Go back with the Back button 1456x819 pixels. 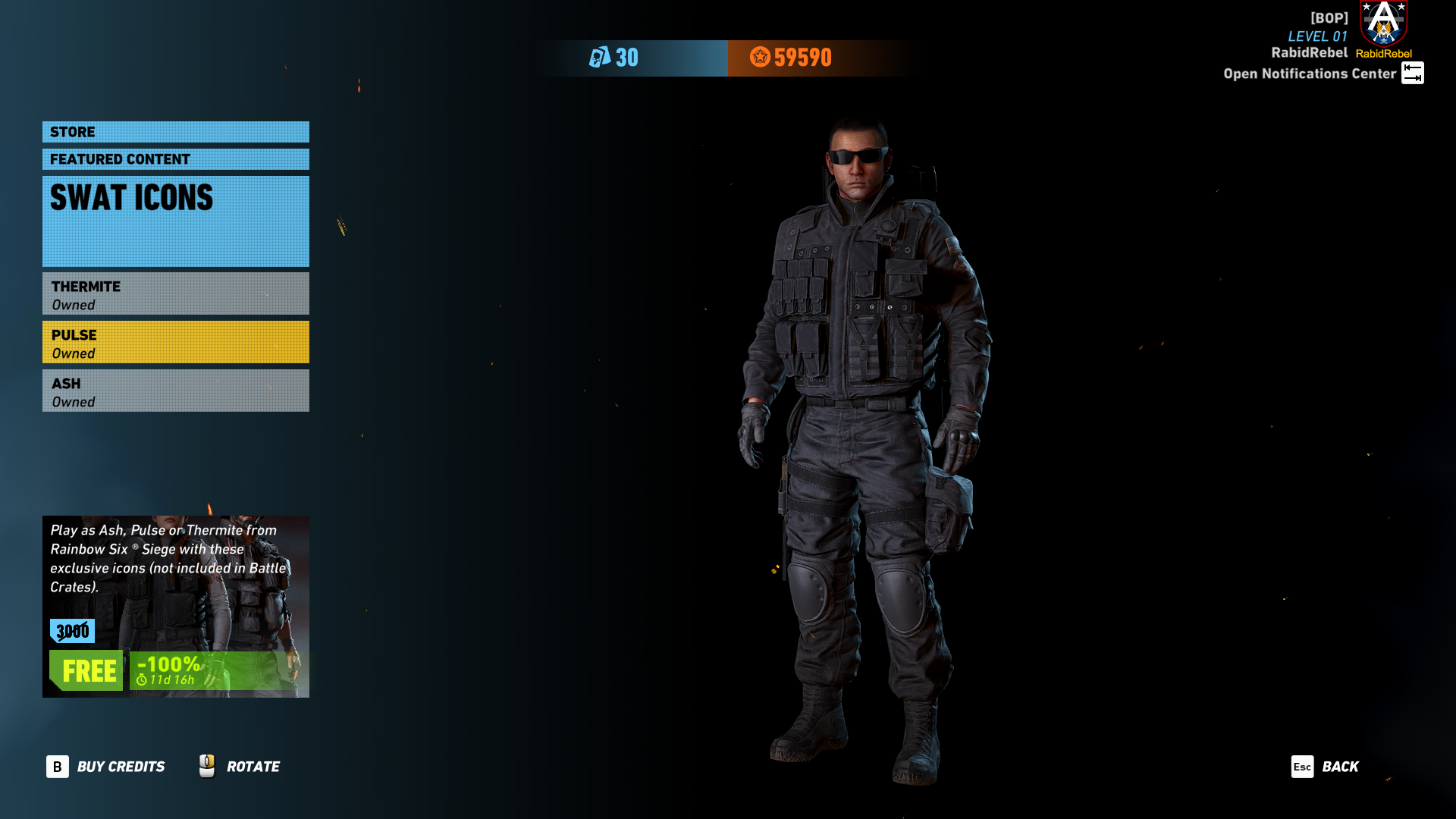click(x=1326, y=767)
